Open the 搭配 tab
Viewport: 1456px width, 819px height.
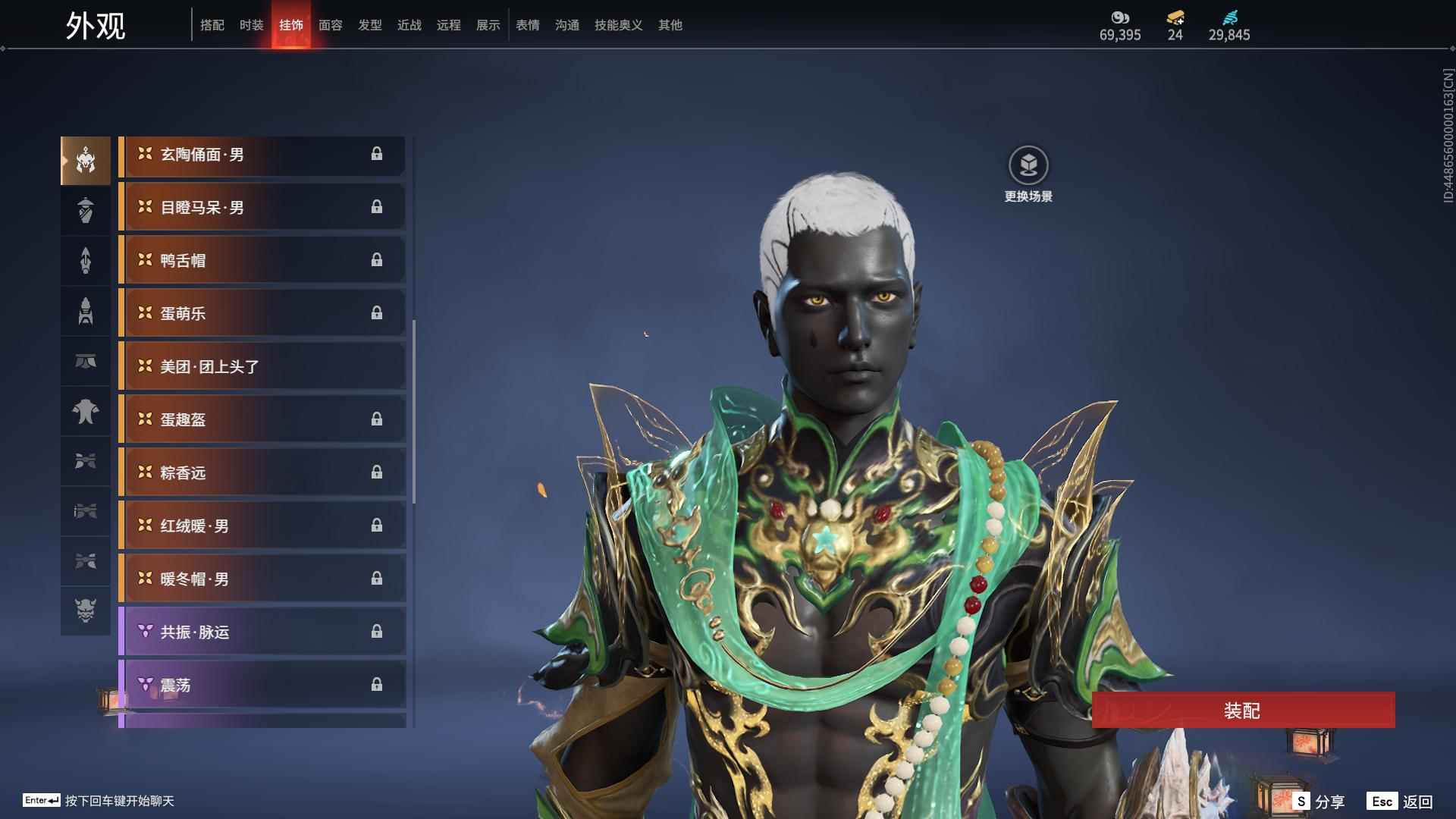click(212, 25)
